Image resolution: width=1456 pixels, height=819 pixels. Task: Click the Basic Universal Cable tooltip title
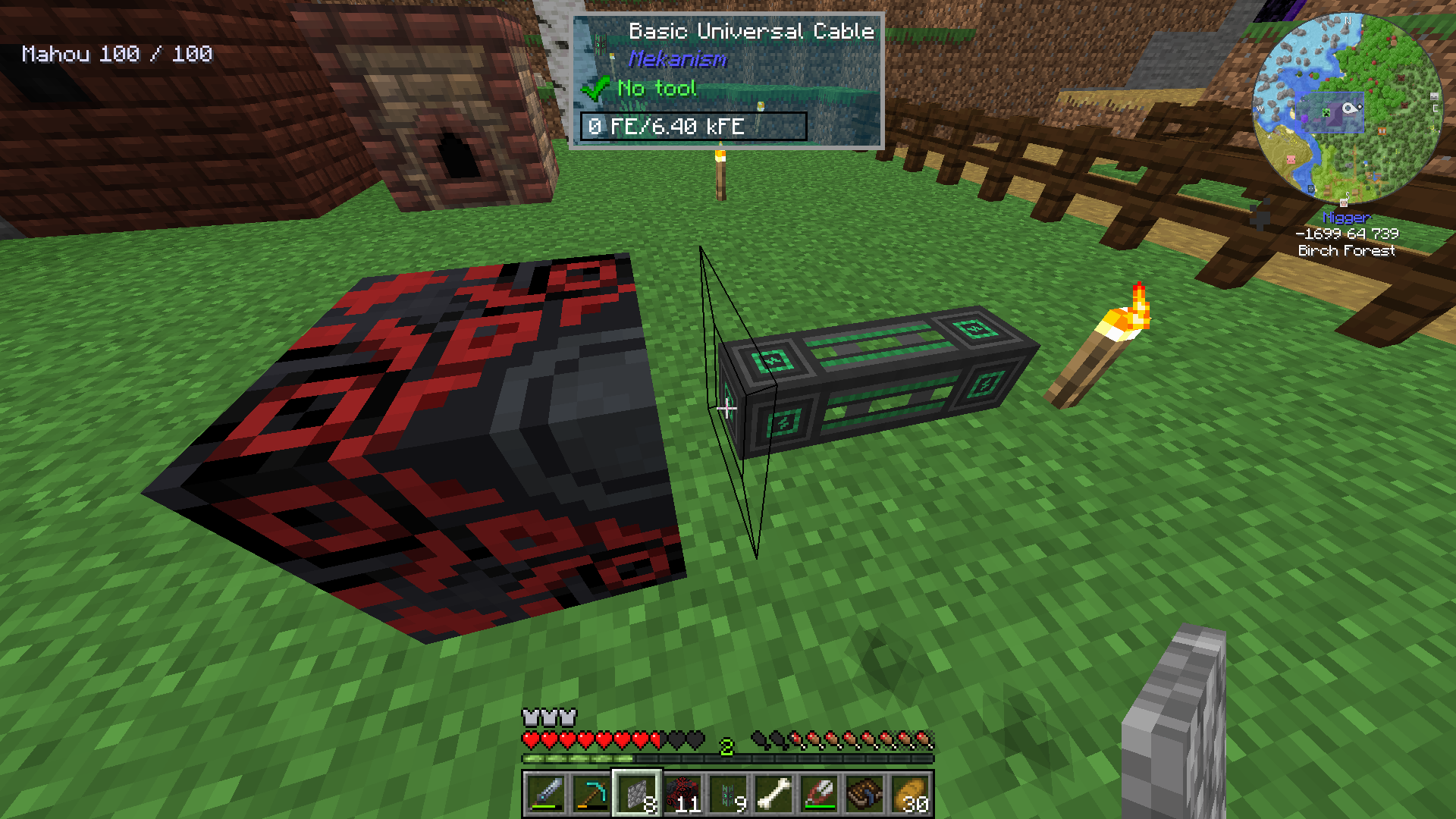[752, 31]
